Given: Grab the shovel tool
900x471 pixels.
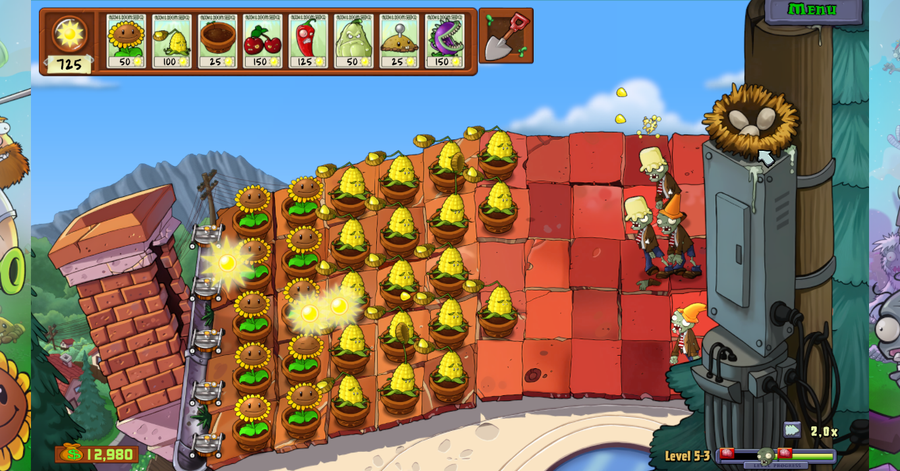Looking at the screenshot, I should 505,37.
